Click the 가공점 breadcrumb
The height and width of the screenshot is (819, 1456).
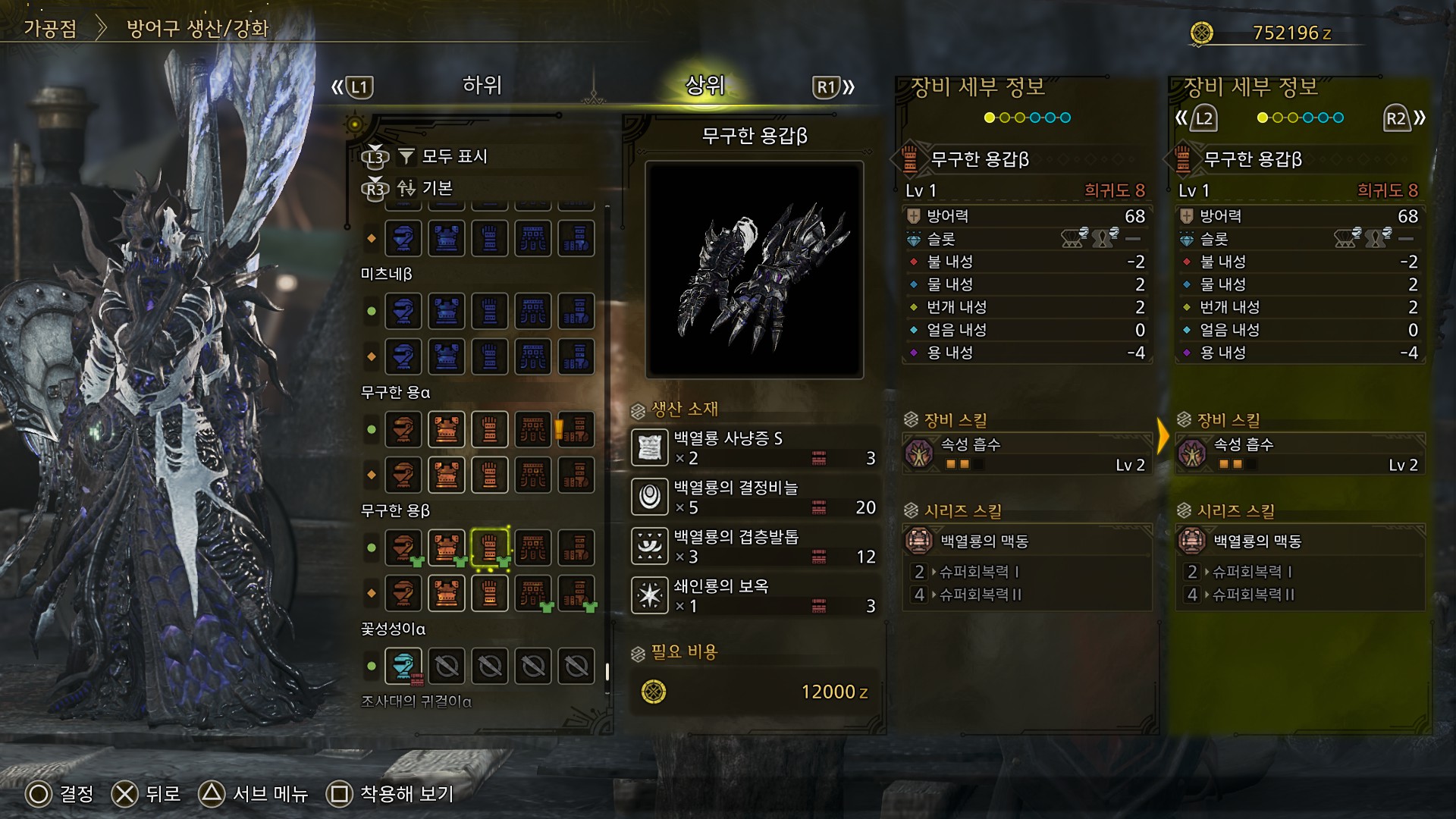pyautogui.click(x=50, y=29)
